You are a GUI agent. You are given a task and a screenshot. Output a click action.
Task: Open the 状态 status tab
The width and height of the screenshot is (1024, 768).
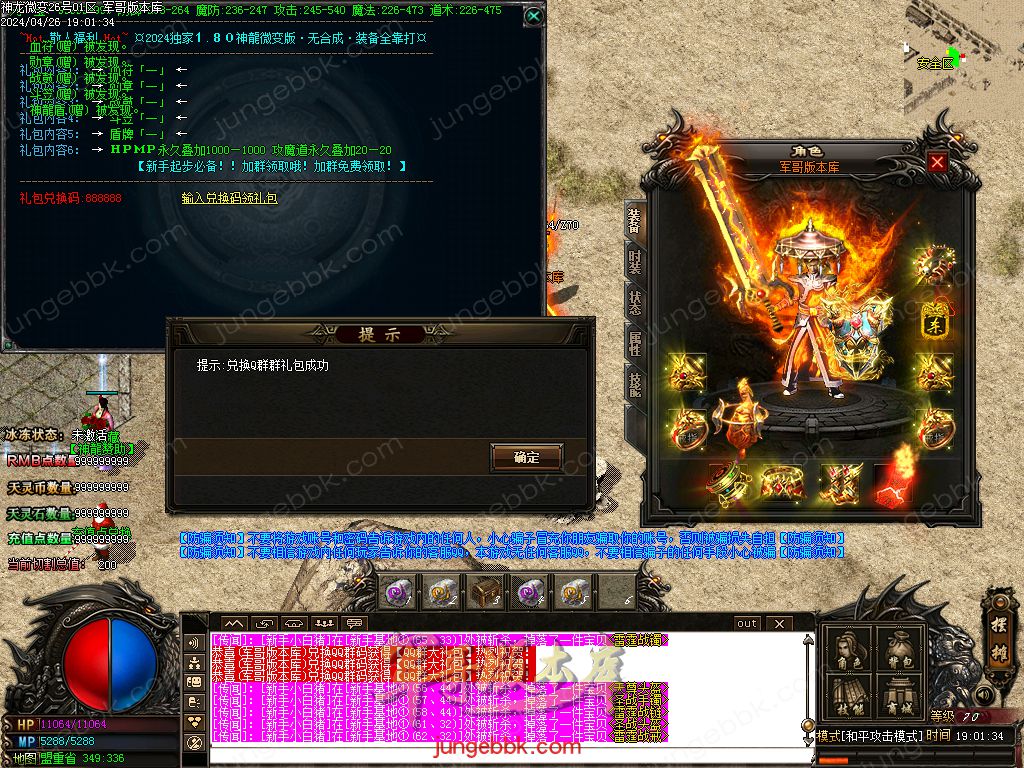pos(634,304)
